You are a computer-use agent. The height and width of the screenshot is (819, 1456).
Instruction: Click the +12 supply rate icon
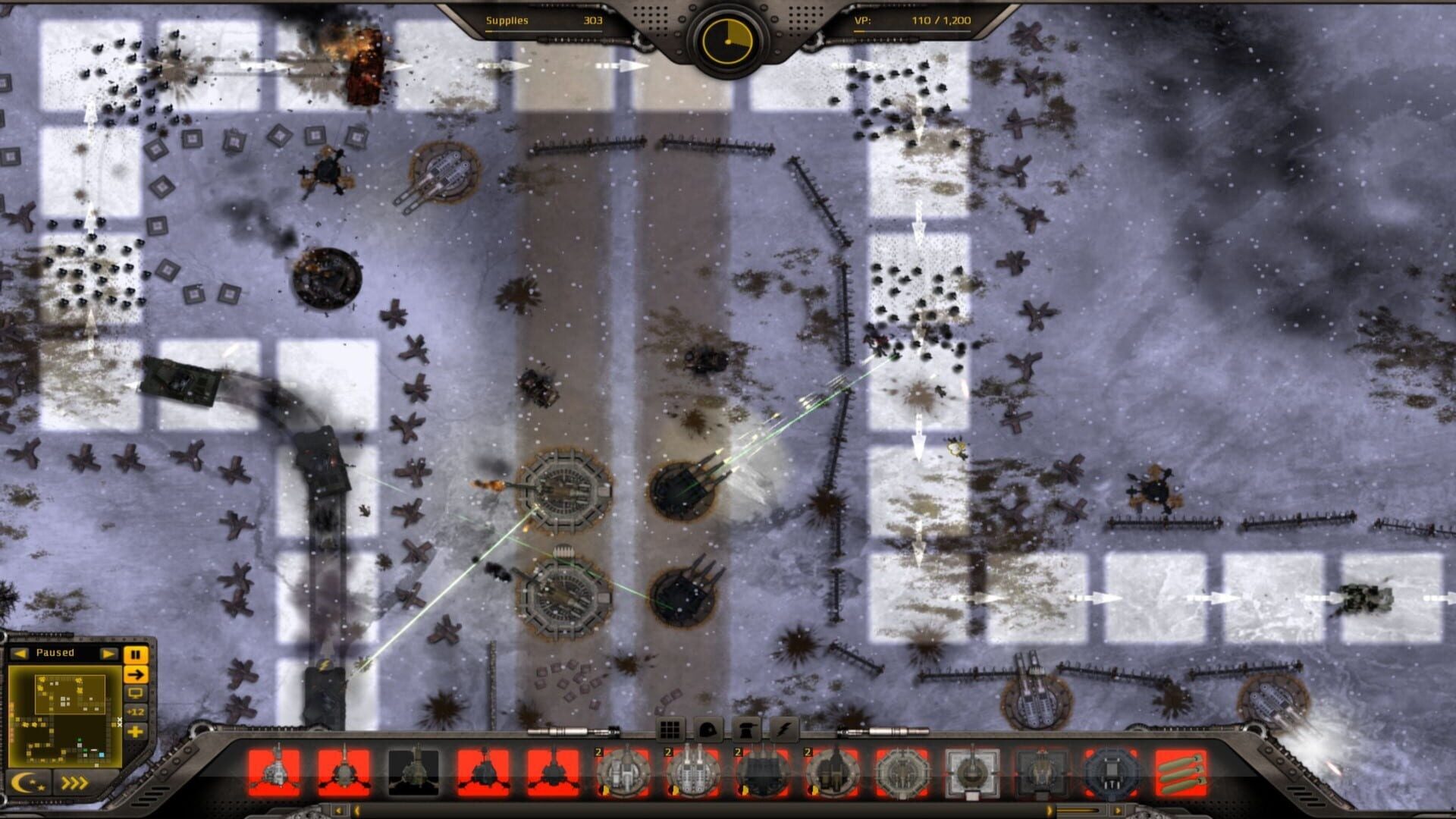[136, 711]
